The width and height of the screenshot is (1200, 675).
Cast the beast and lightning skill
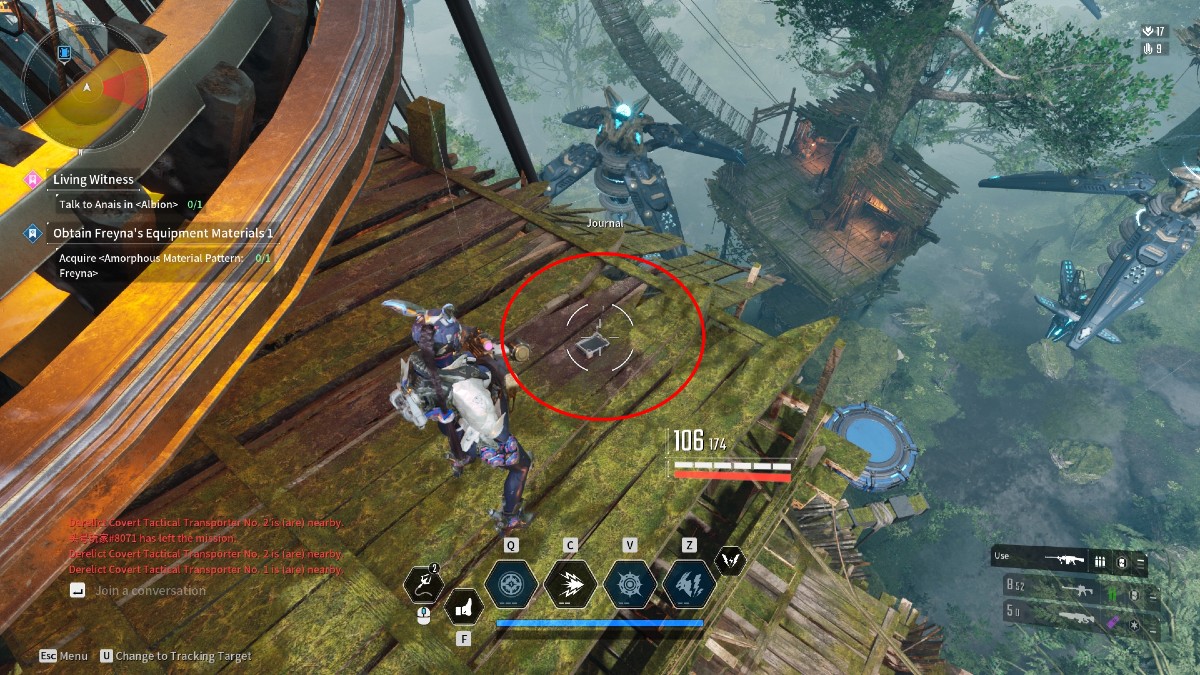pos(689,585)
